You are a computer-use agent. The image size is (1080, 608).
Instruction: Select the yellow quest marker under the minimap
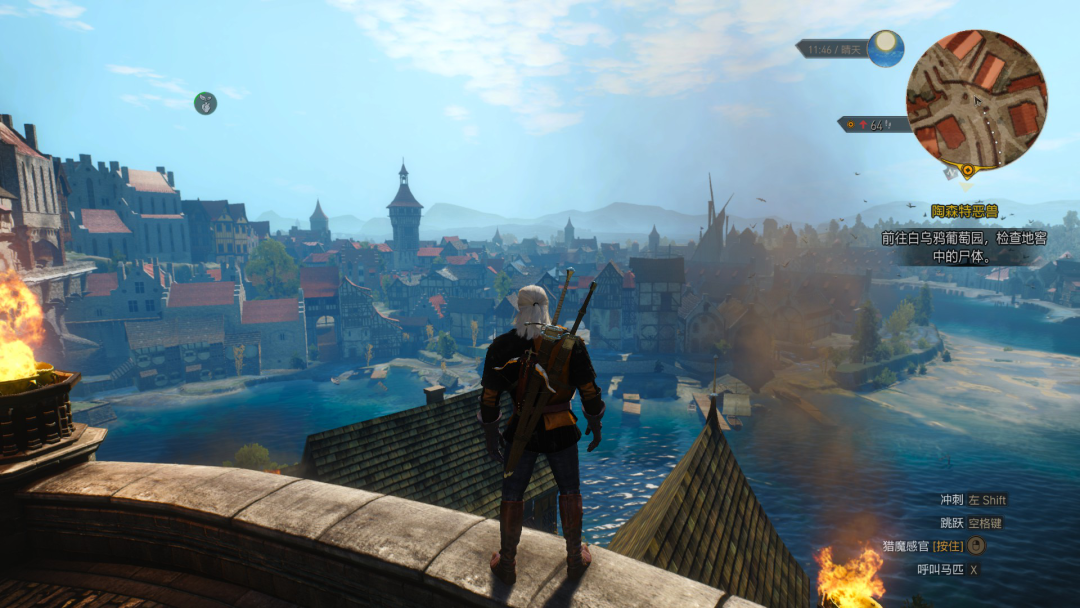click(x=966, y=170)
